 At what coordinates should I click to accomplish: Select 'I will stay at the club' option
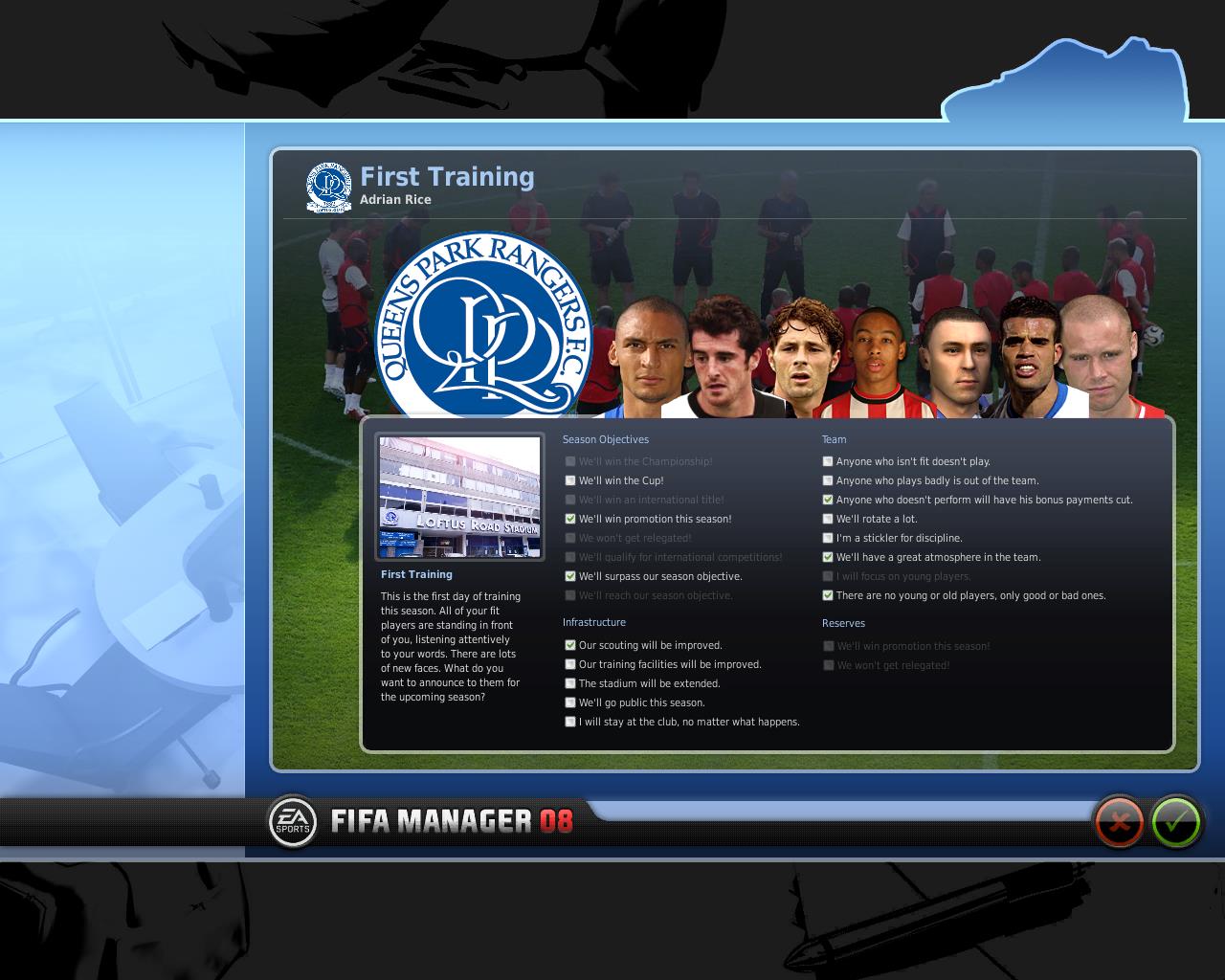point(570,722)
